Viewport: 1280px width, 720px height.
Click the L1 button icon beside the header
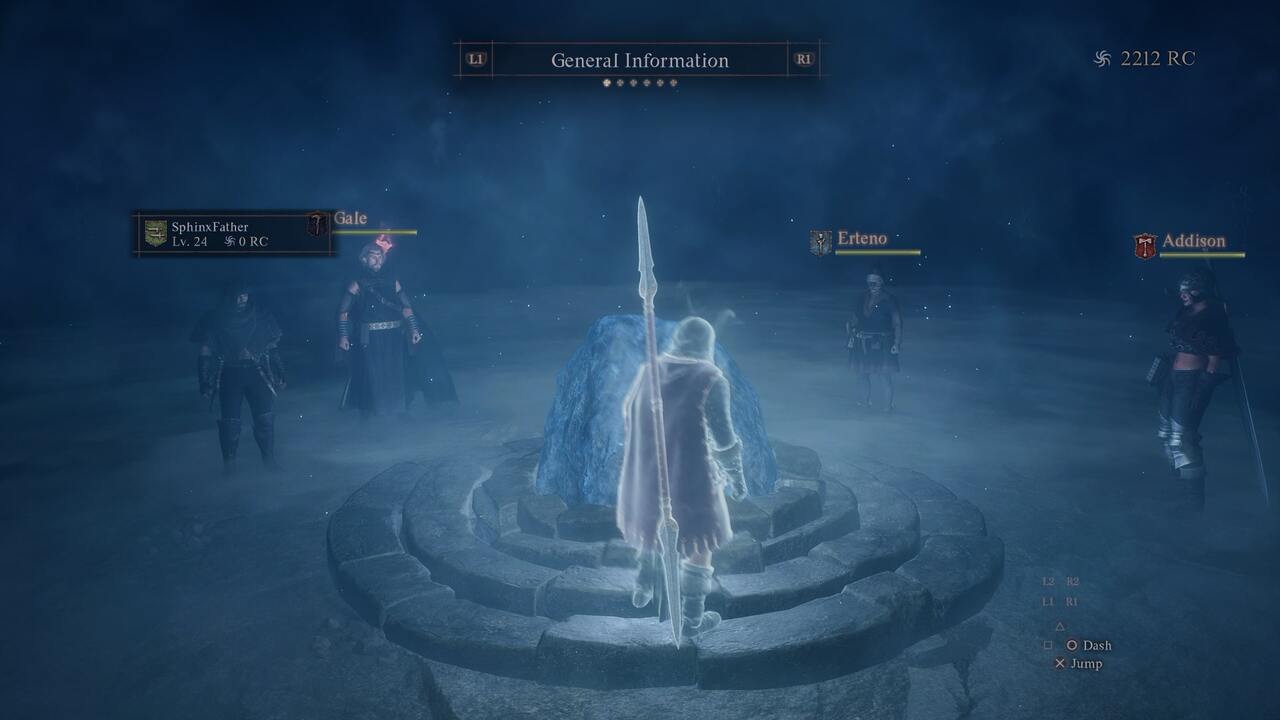pos(476,60)
